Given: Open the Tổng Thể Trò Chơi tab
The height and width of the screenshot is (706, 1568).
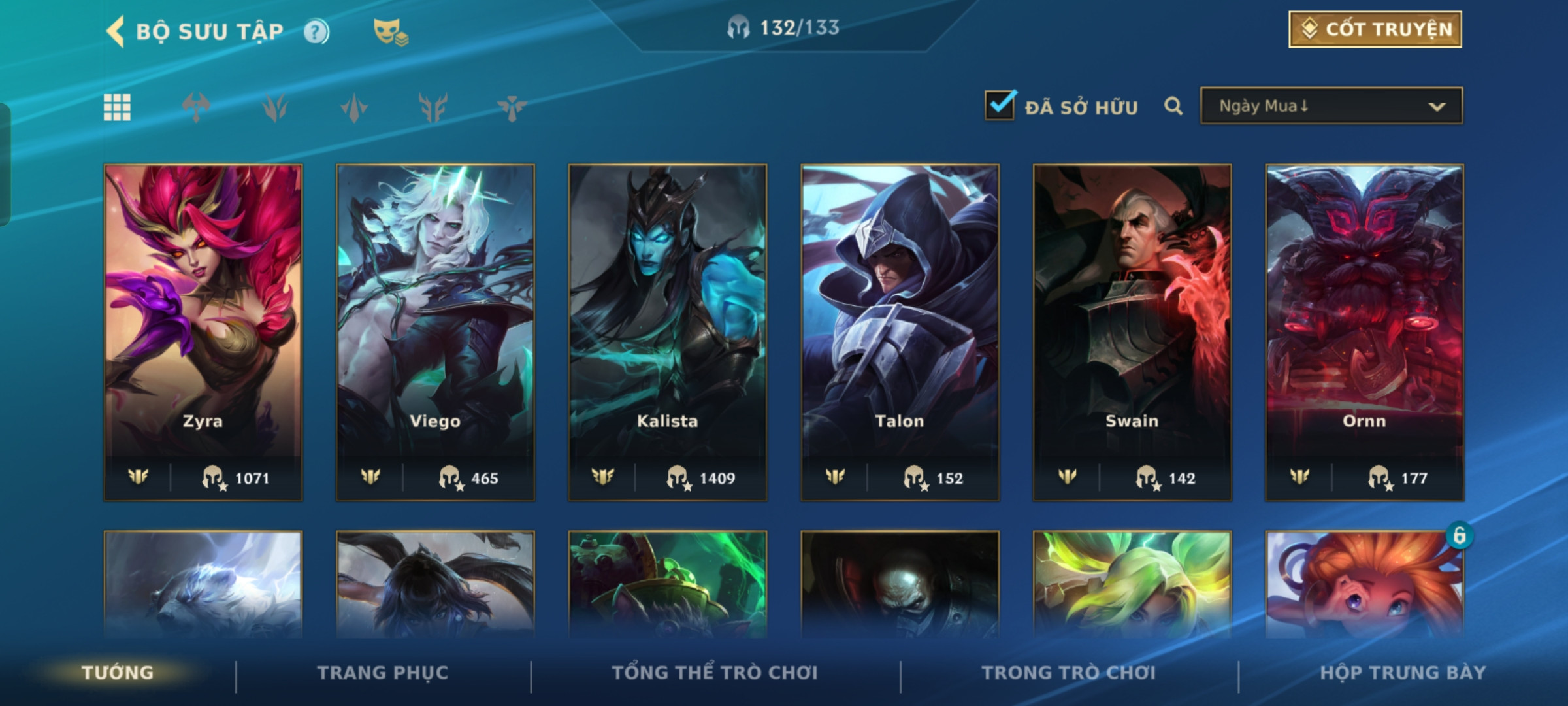Looking at the screenshot, I should pos(715,673).
